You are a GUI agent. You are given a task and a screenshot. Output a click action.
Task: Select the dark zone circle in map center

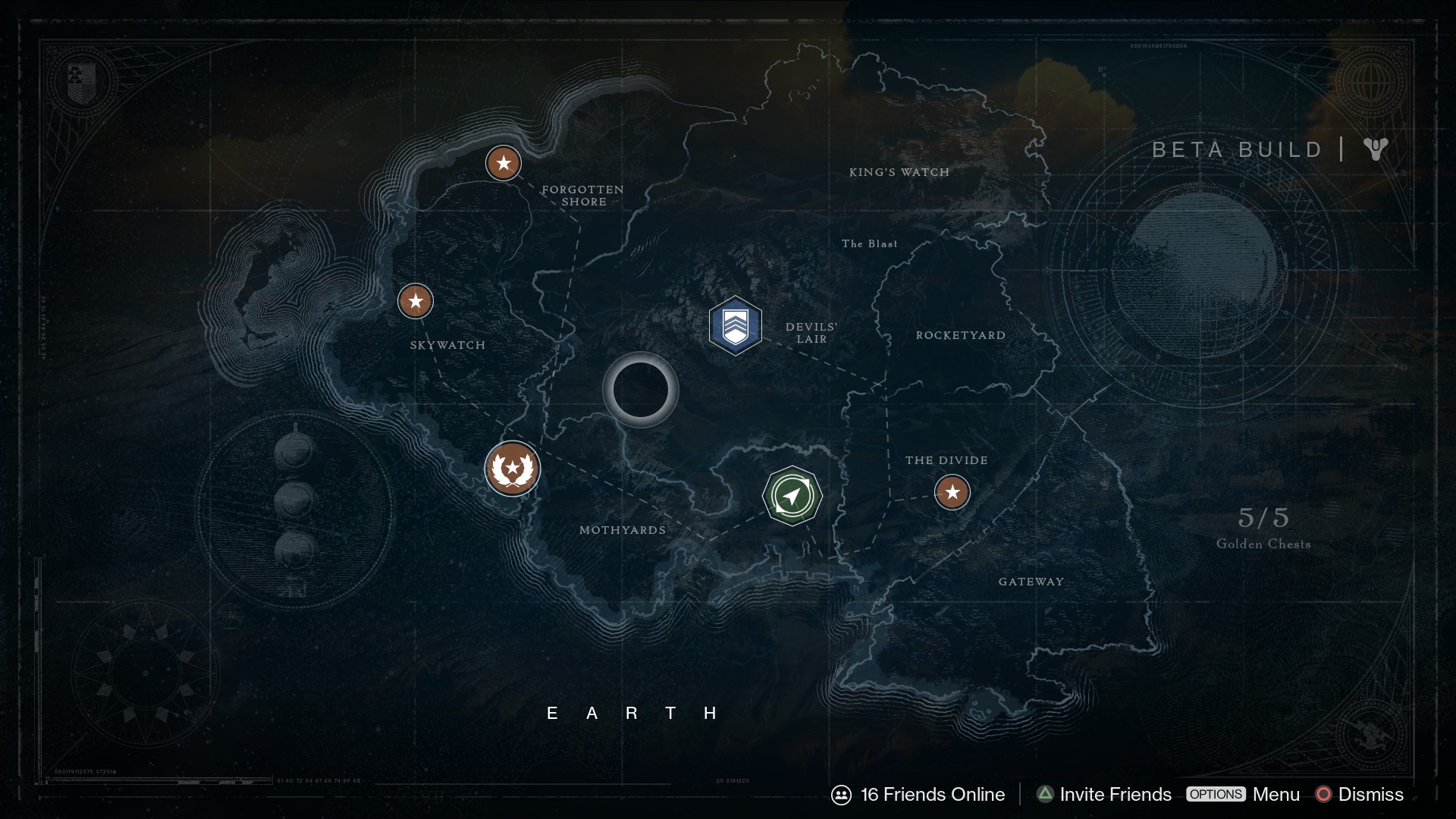(641, 391)
